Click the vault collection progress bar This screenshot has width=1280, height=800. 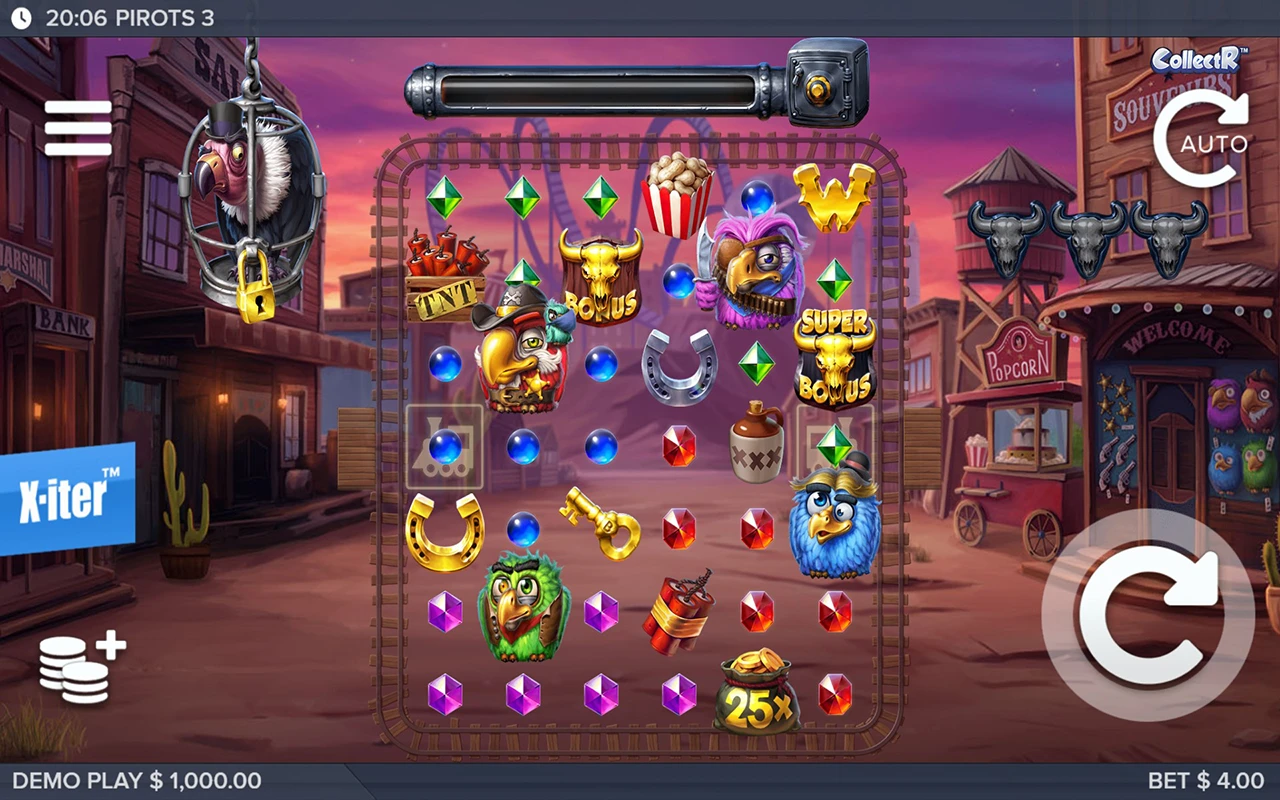click(x=600, y=90)
